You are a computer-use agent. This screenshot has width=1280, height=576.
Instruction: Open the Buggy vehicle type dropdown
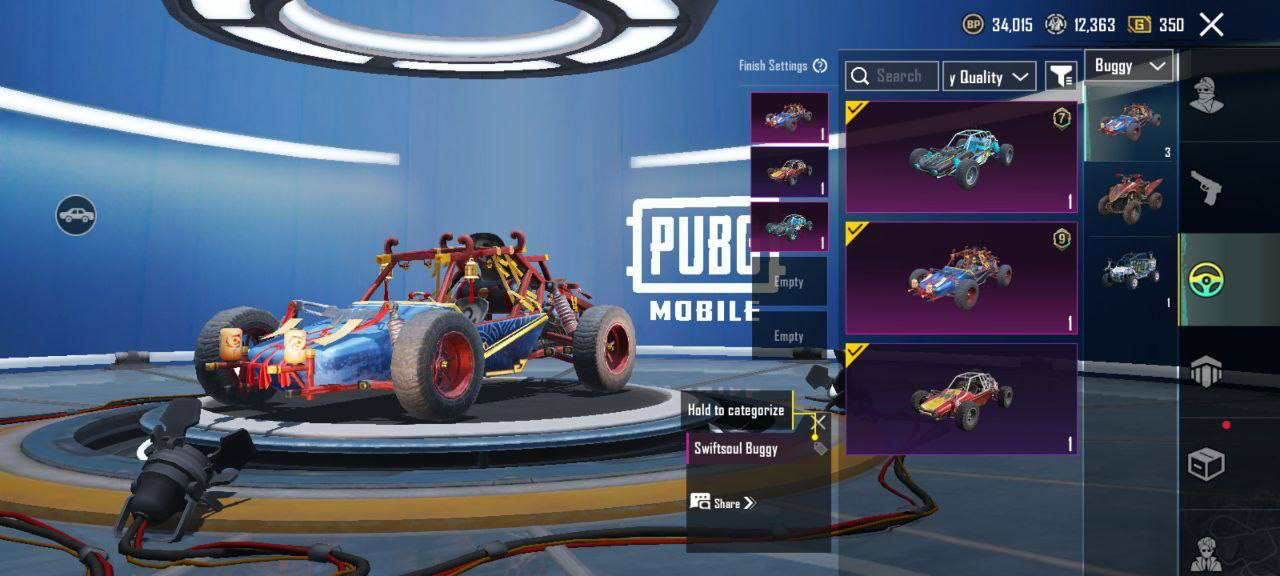pyautogui.click(x=1129, y=66)
